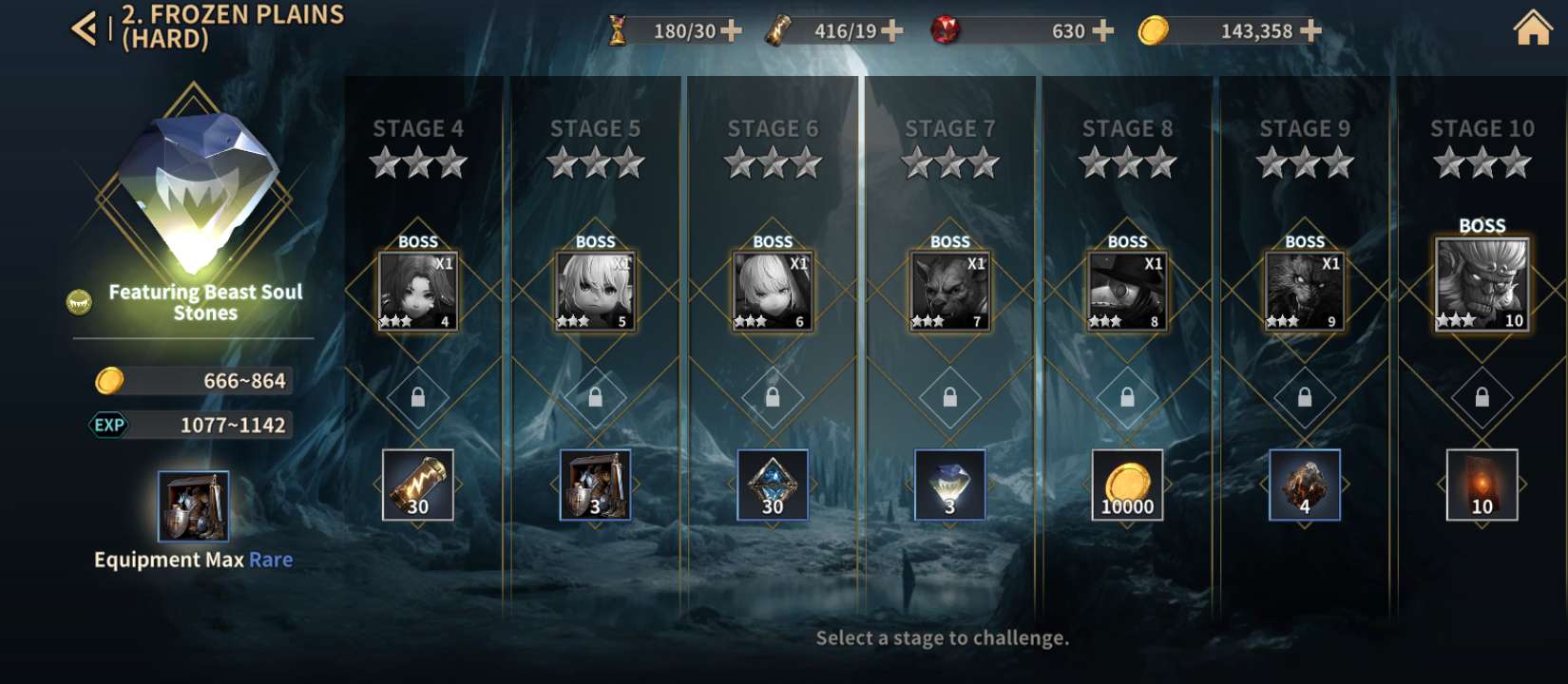Select Stage 10 boss portrait
Image resolution: width=1568 pixels, height=684 pixels.
(x=1482, y=284)
